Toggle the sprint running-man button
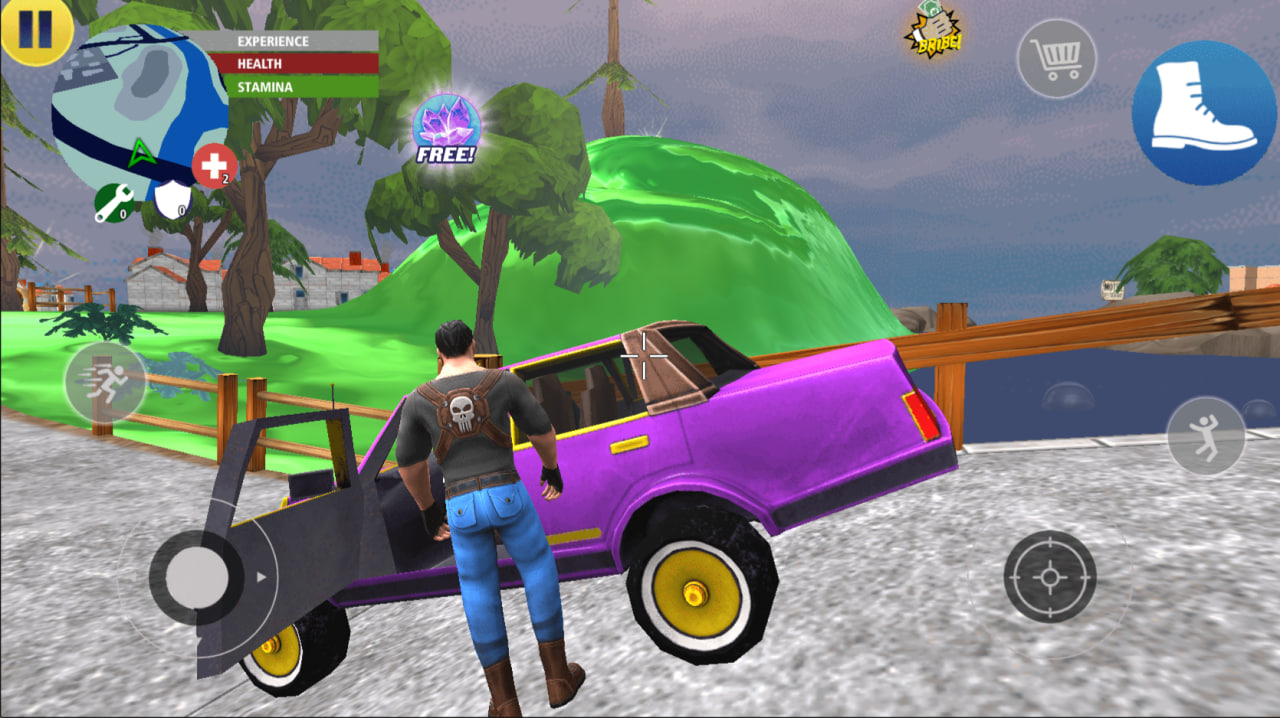1280x718 pixels. tap(104, 382)
